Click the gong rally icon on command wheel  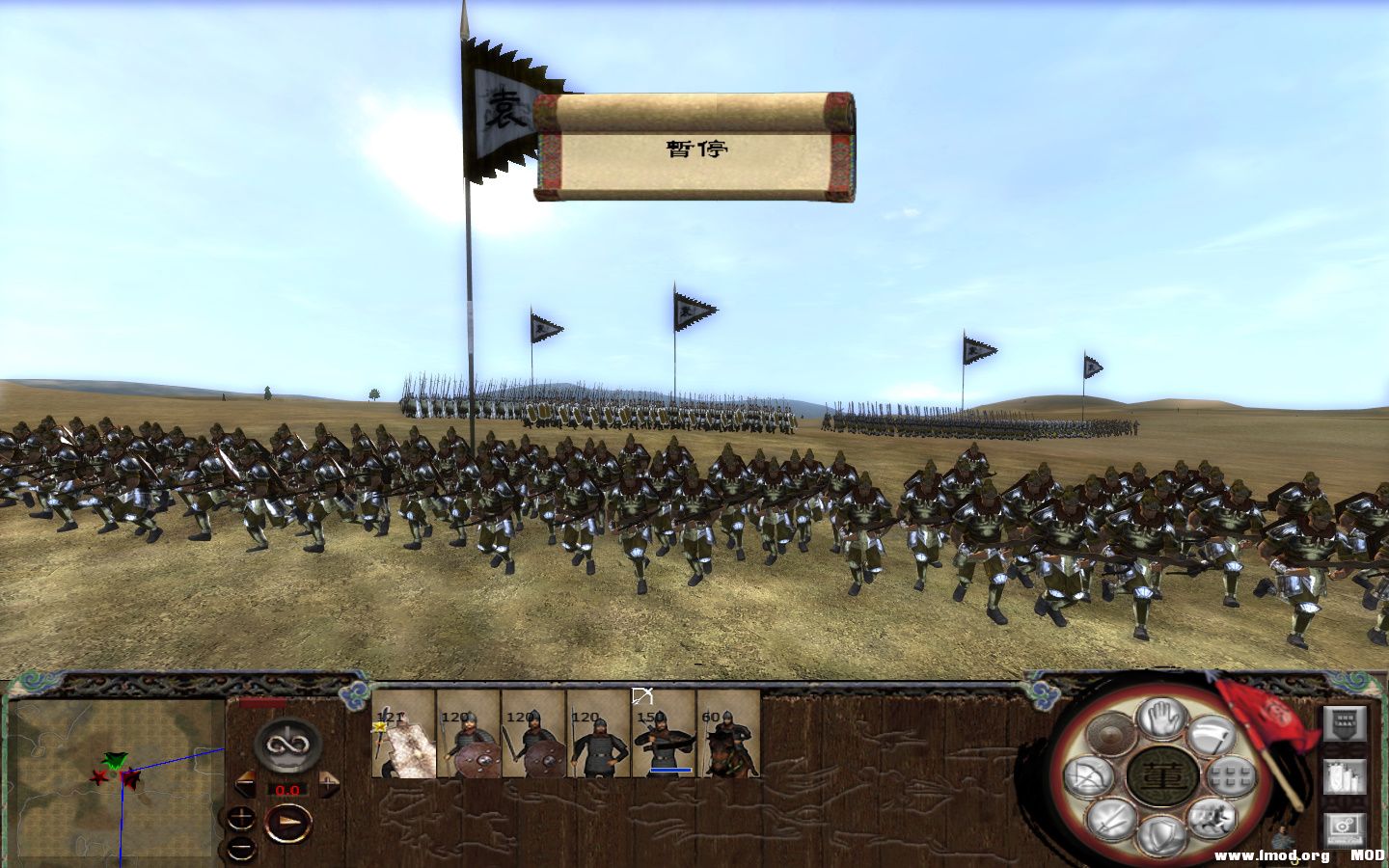(x=1110, y=733)
